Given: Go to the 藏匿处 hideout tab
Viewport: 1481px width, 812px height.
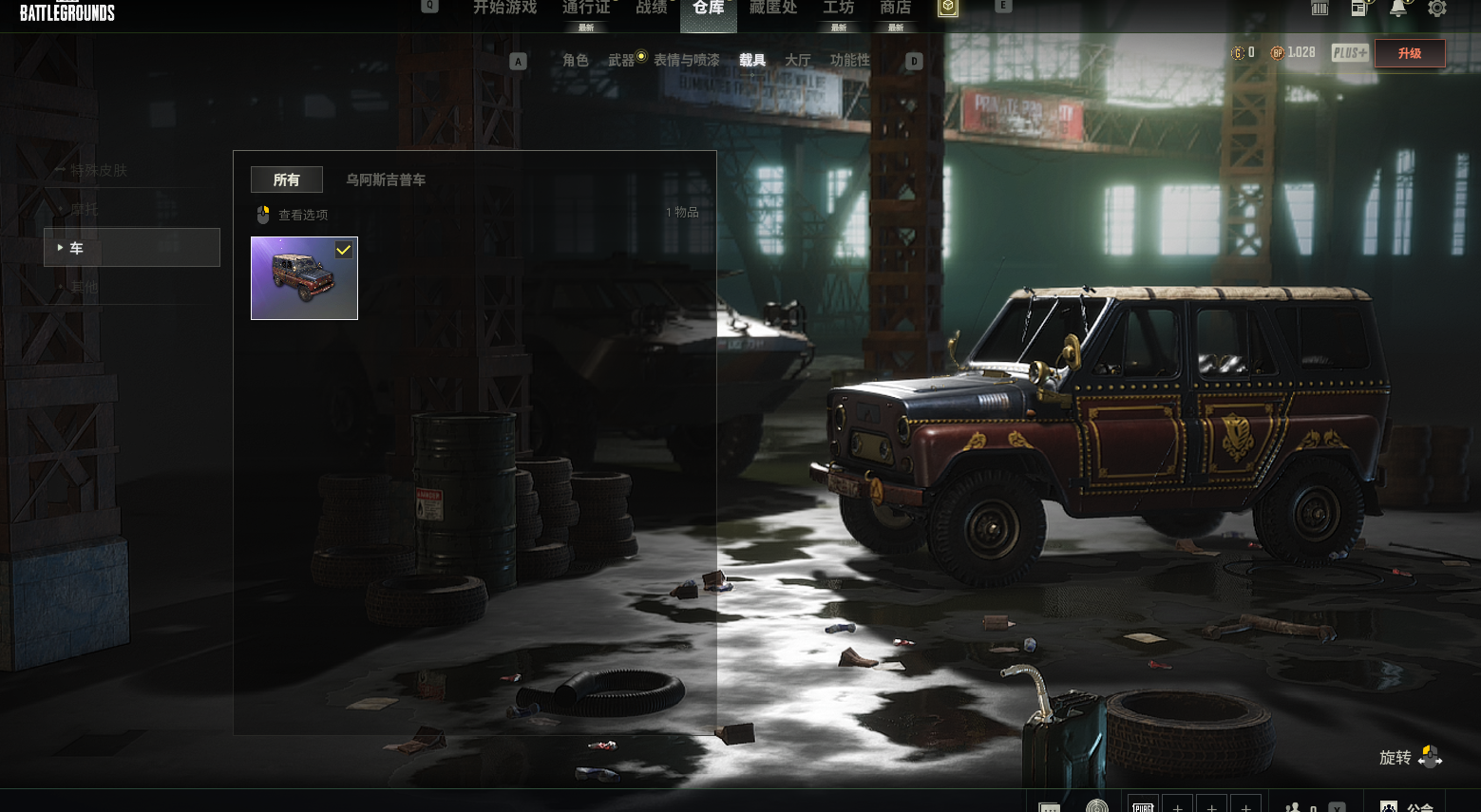Looking at the screenshot, I should pos(772,9).
